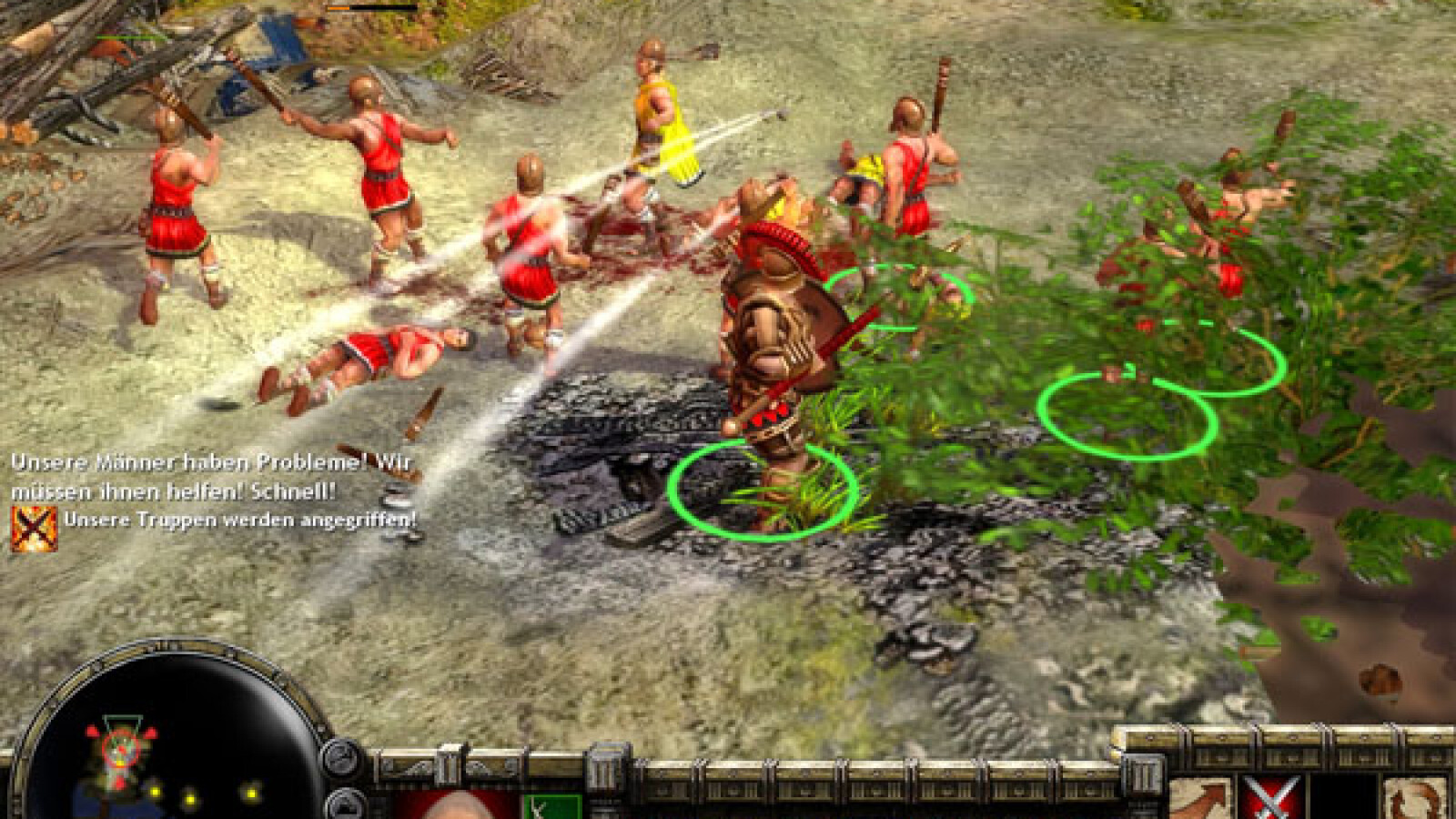
Task: Activate the move arrow command
Action: coord(1199,801)
